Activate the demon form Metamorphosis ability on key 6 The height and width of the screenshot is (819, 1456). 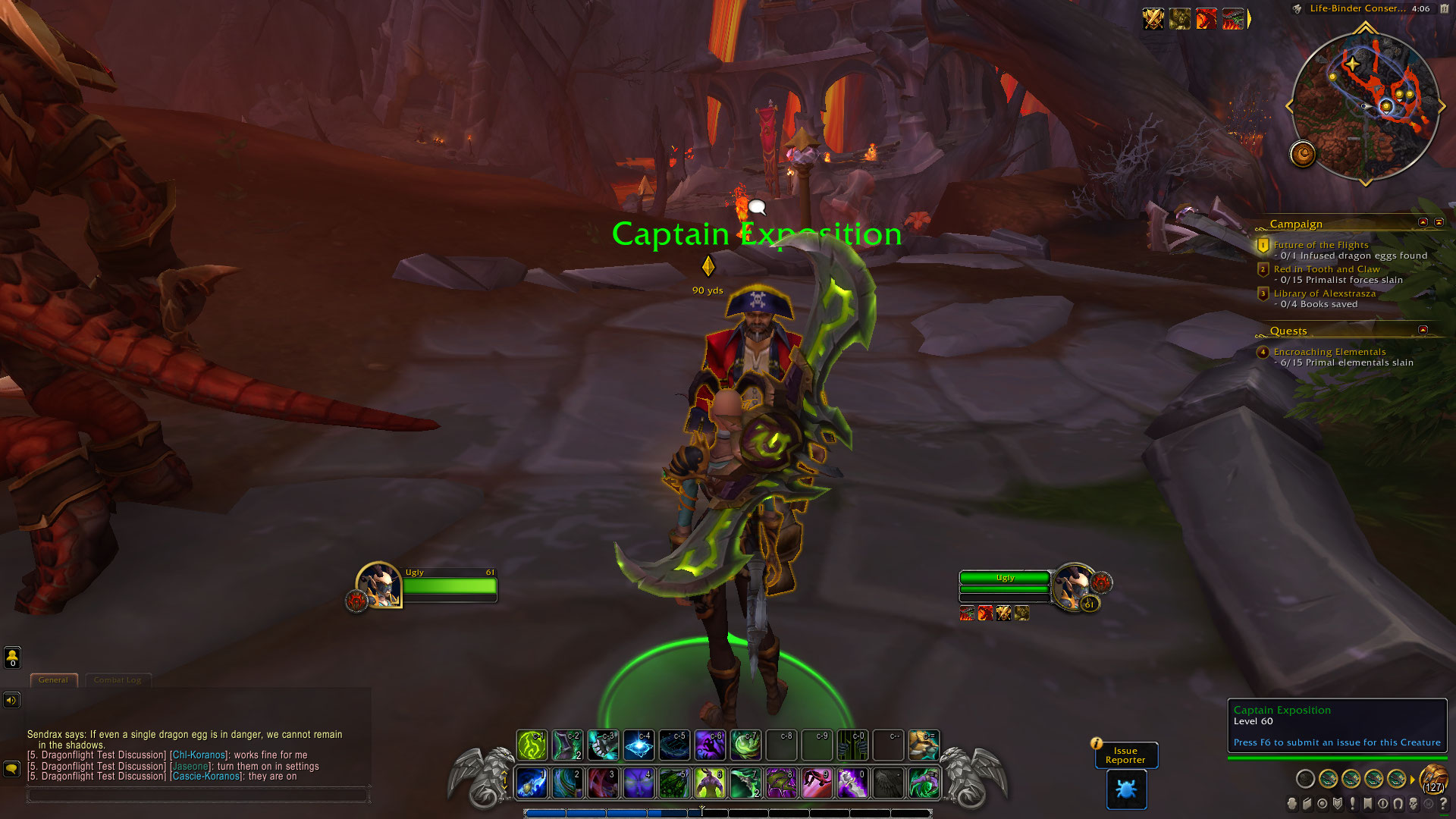point(710,783)
